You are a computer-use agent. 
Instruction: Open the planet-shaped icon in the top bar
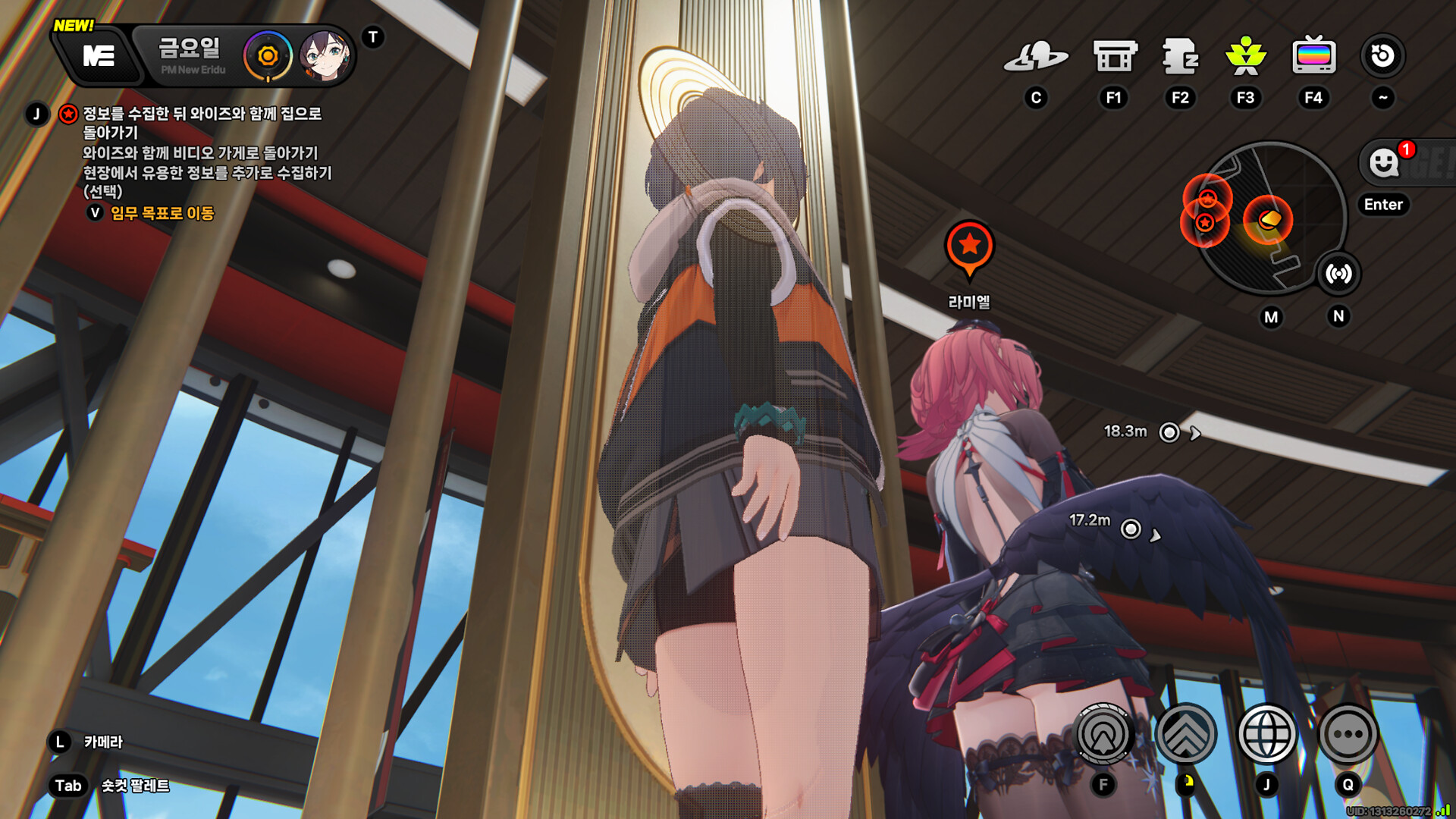coord(1035,57)
